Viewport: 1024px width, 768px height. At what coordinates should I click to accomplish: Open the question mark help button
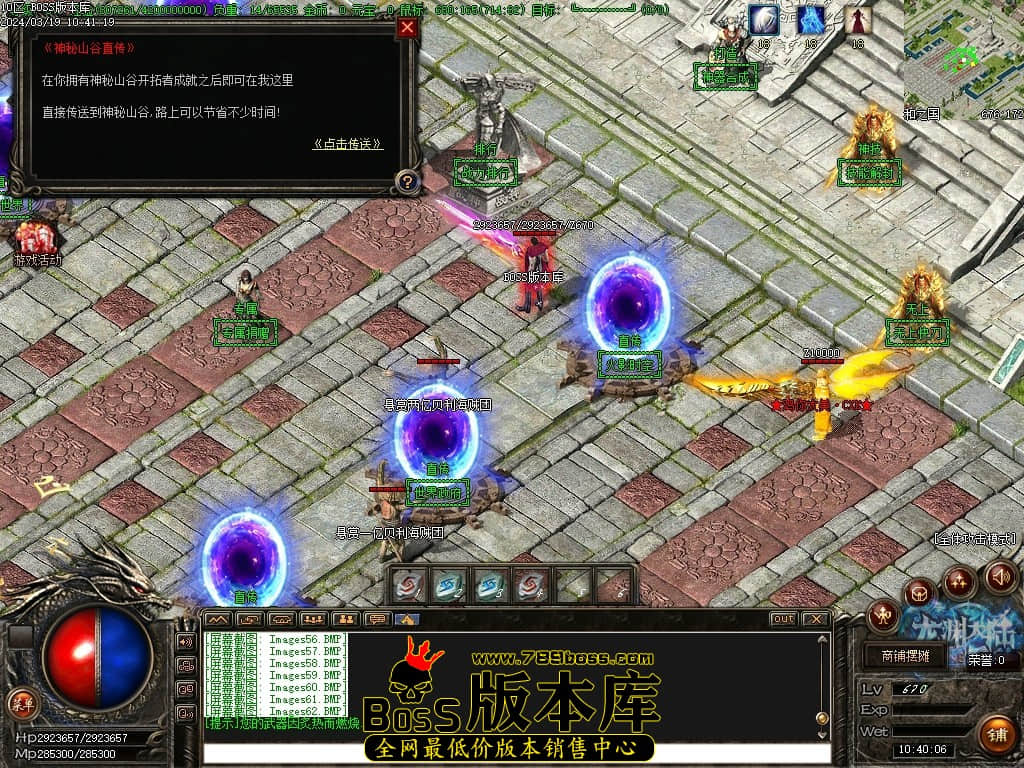pos(407,182)
